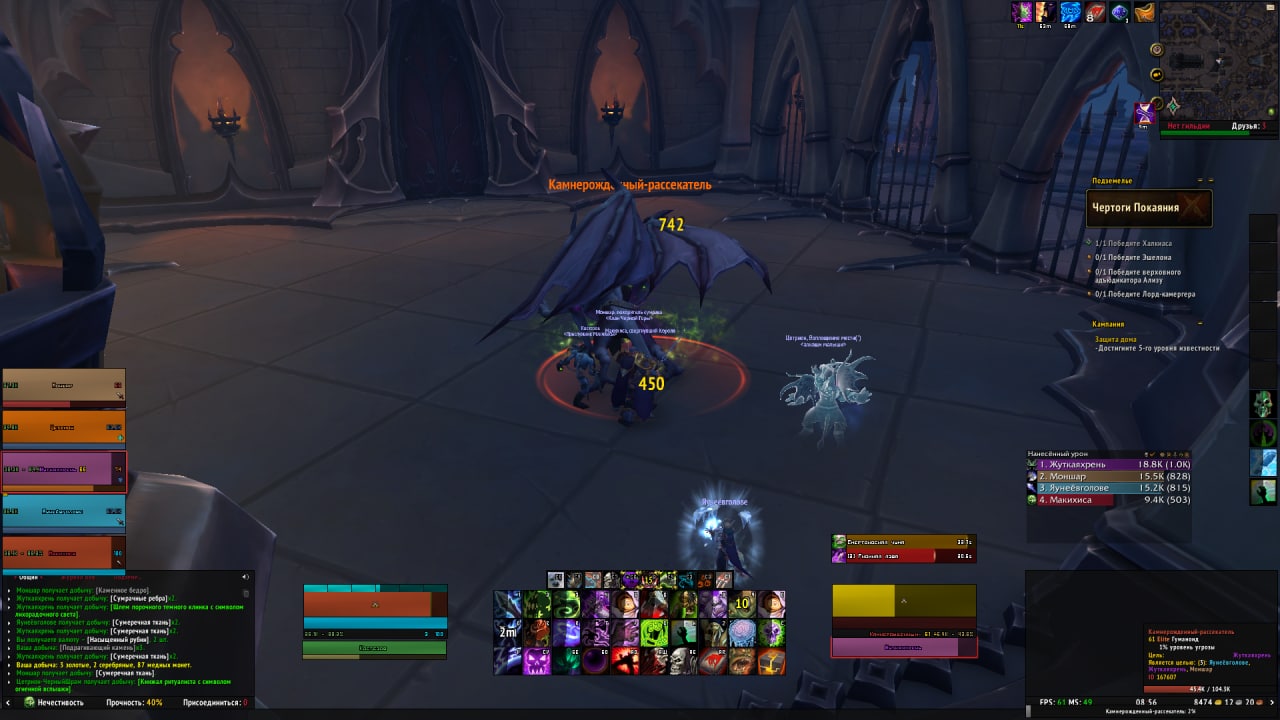
Task: Activate the ability showing 2m cooldown
Action: coord(508,632)
